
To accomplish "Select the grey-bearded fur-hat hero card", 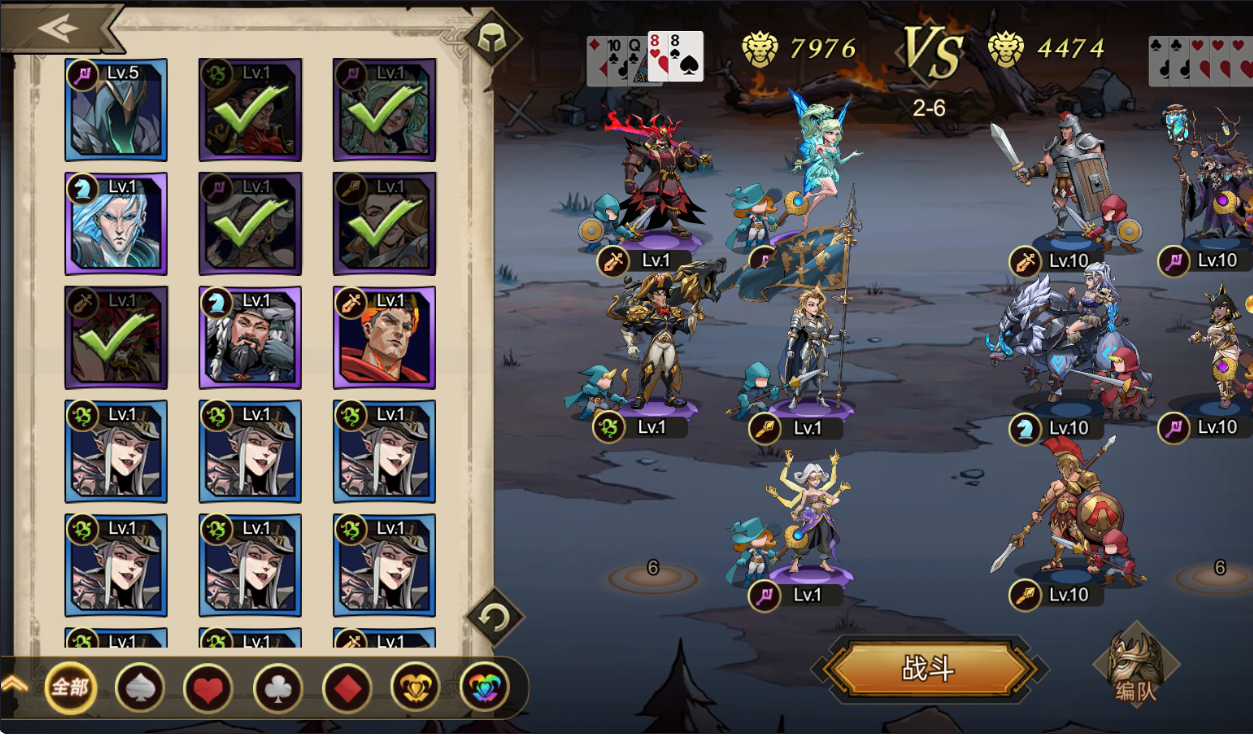I will tap(250, 338).
